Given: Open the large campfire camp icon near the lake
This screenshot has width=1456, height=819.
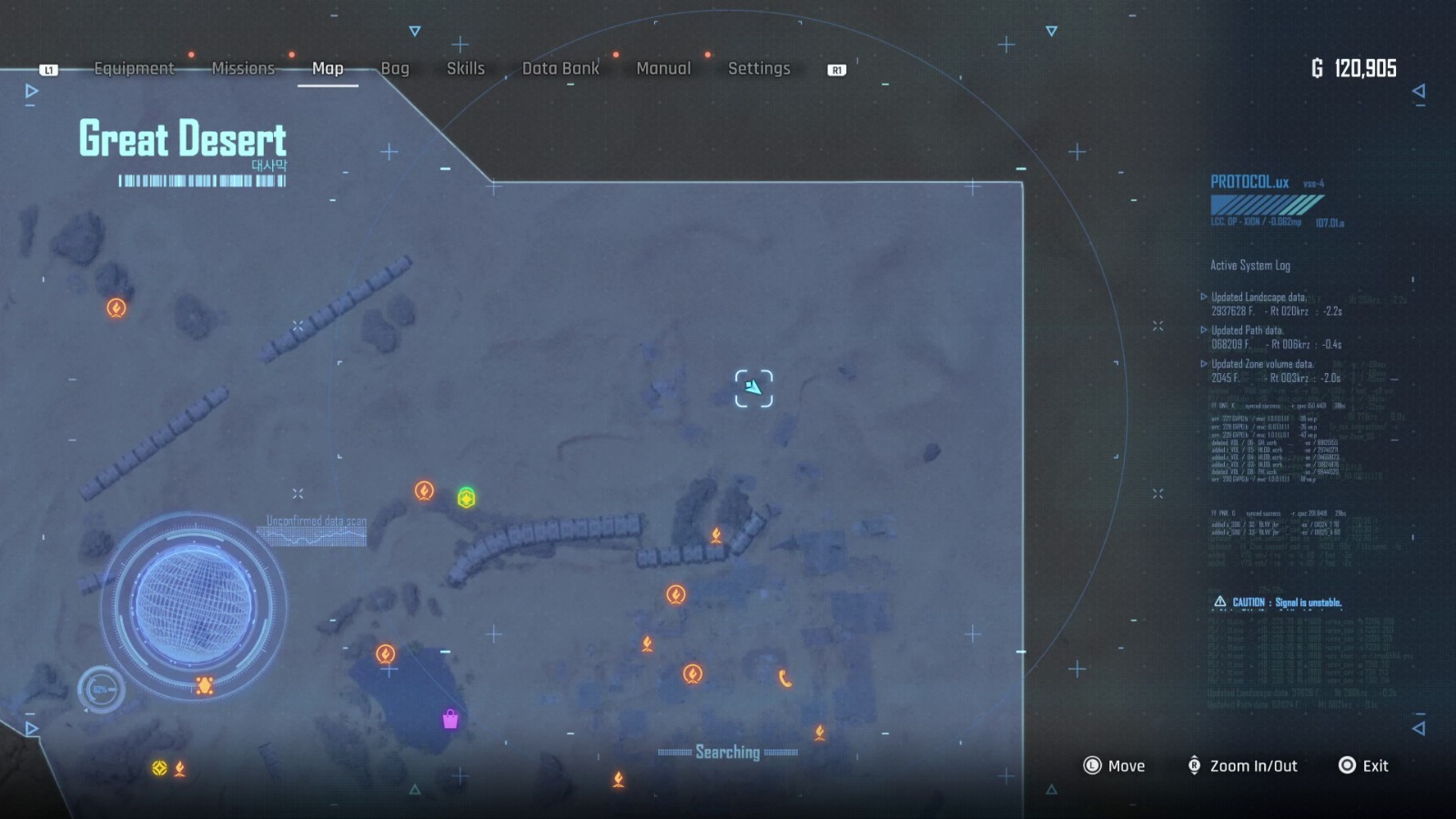Looking at the screenshot, I should pos(388,652).
